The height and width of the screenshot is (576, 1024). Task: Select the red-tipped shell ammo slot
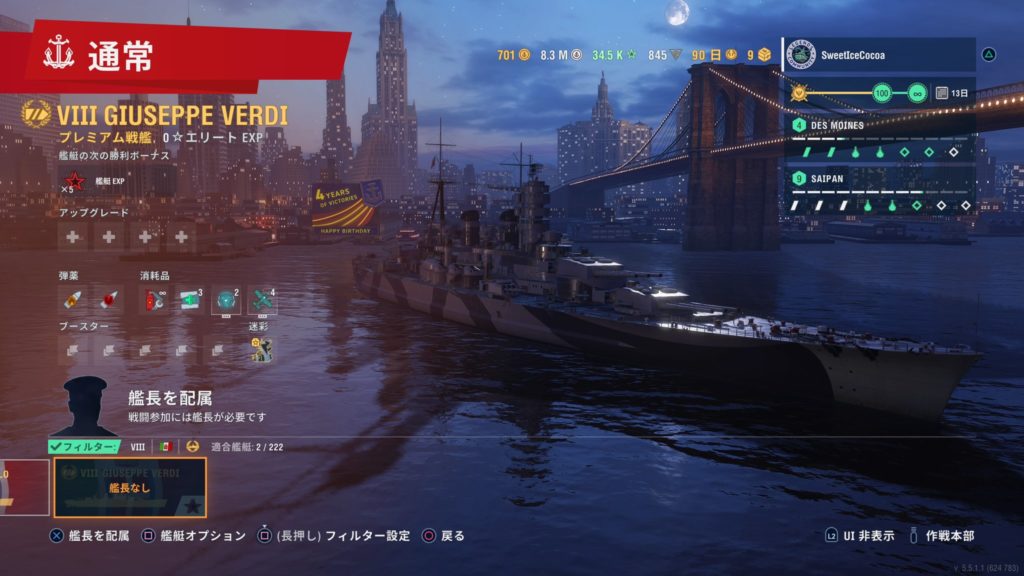pyautogui.click(x=107, y=299)
